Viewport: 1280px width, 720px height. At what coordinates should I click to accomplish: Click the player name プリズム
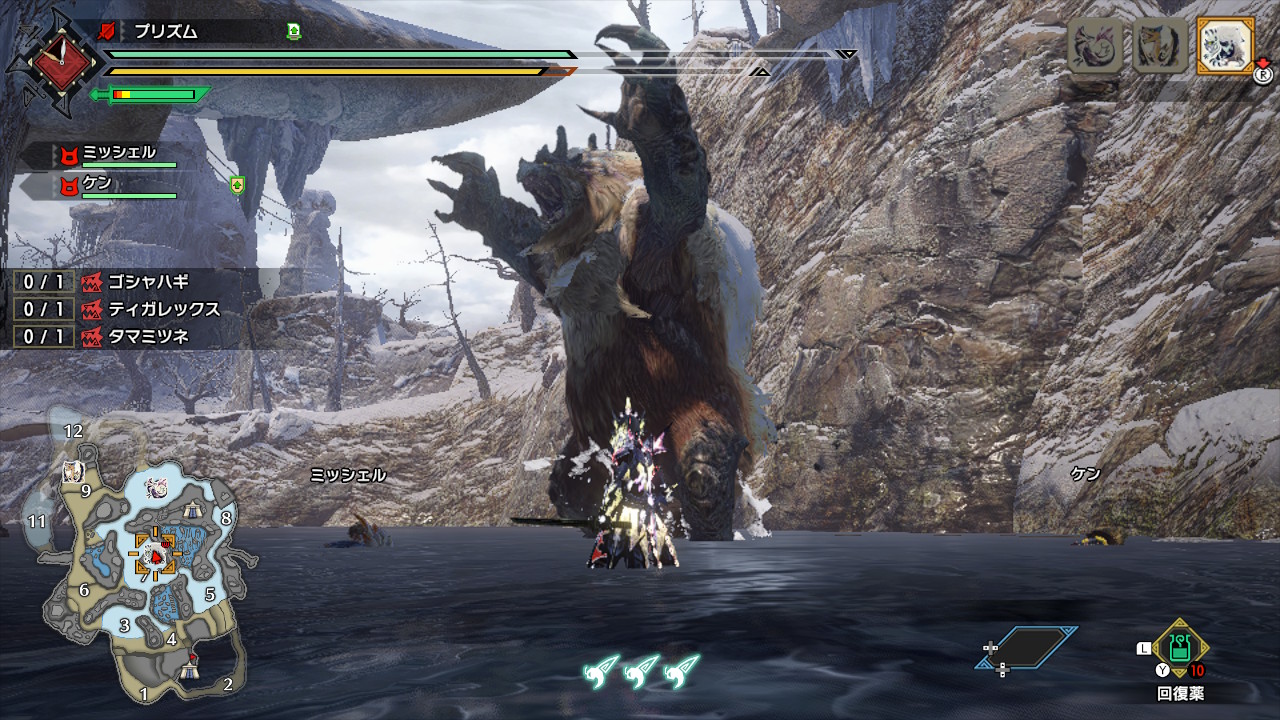pos(166,32)
